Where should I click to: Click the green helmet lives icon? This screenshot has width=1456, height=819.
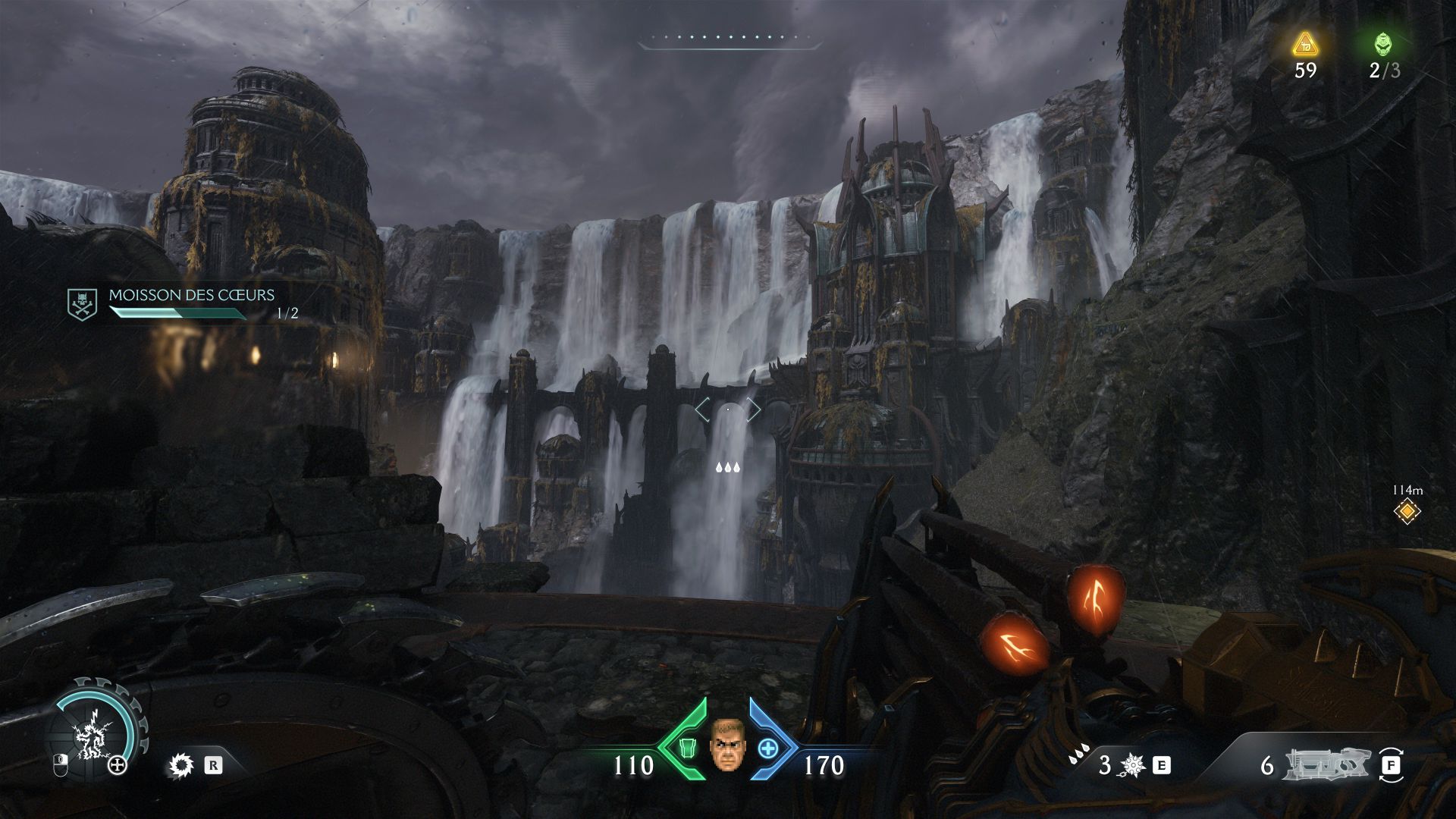pos(1384,44)
